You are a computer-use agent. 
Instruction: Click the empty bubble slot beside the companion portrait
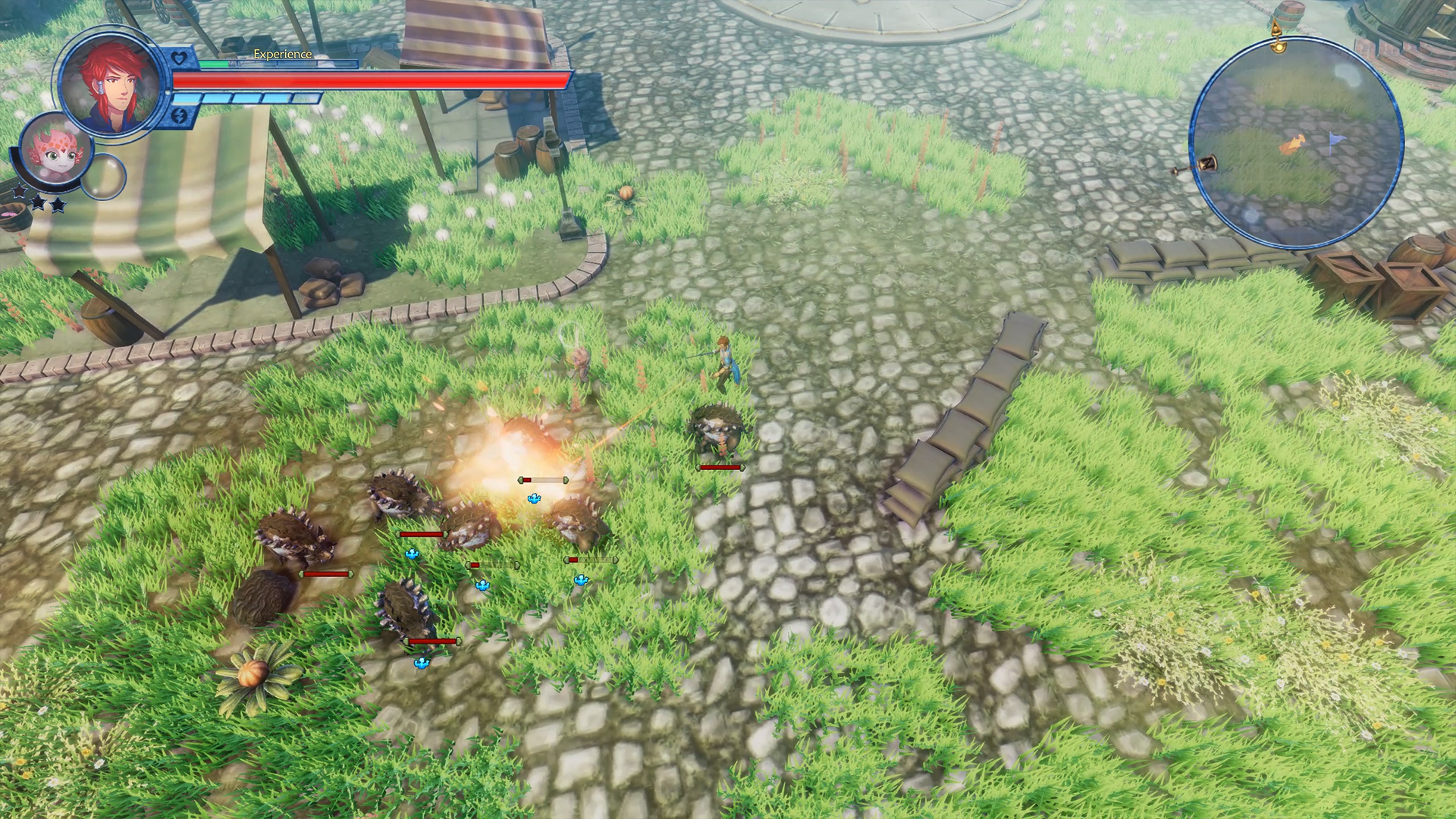(x=102, y=177)
